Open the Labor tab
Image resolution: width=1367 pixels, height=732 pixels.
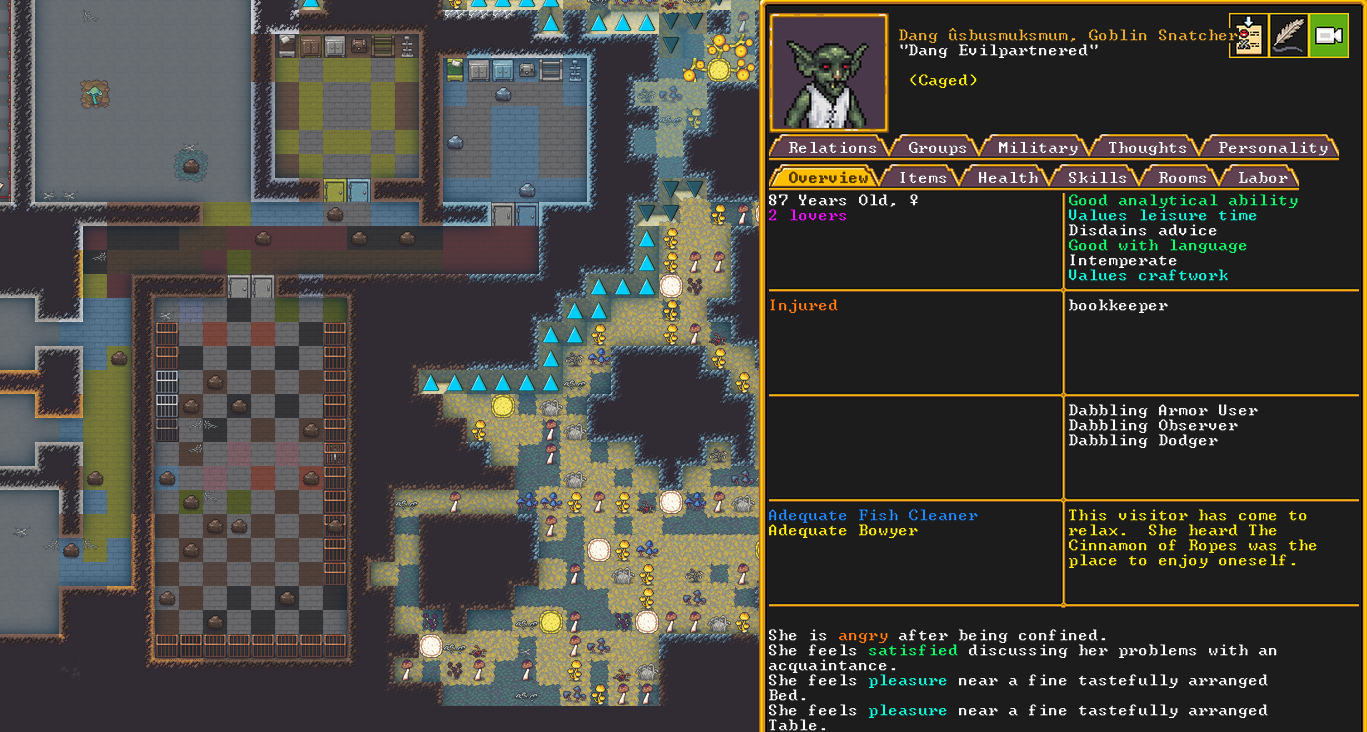(x=1263, y=177)
